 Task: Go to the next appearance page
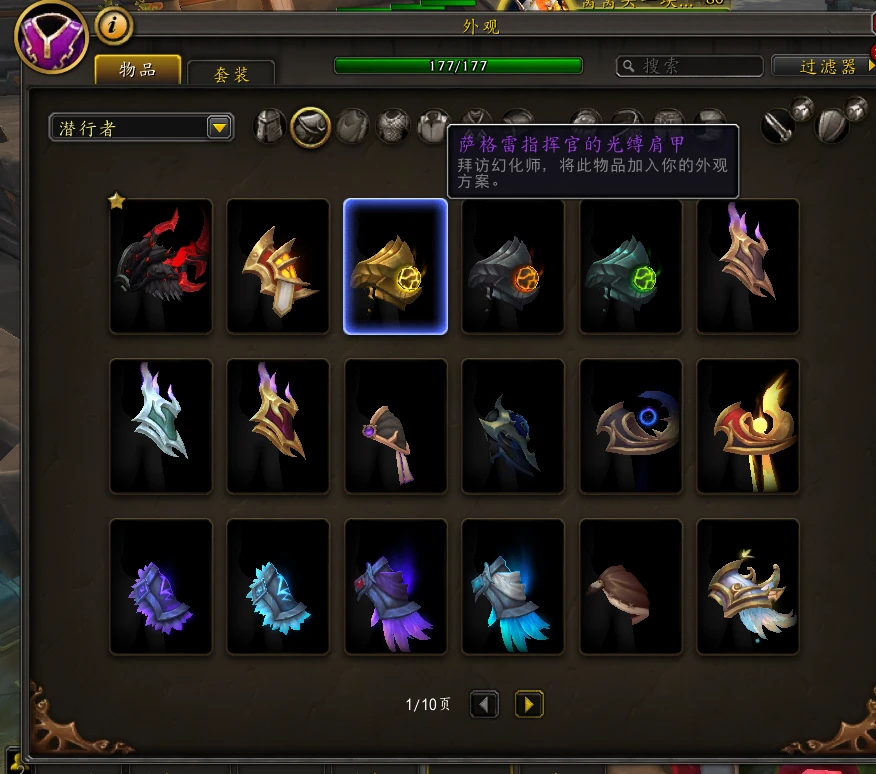529,705
